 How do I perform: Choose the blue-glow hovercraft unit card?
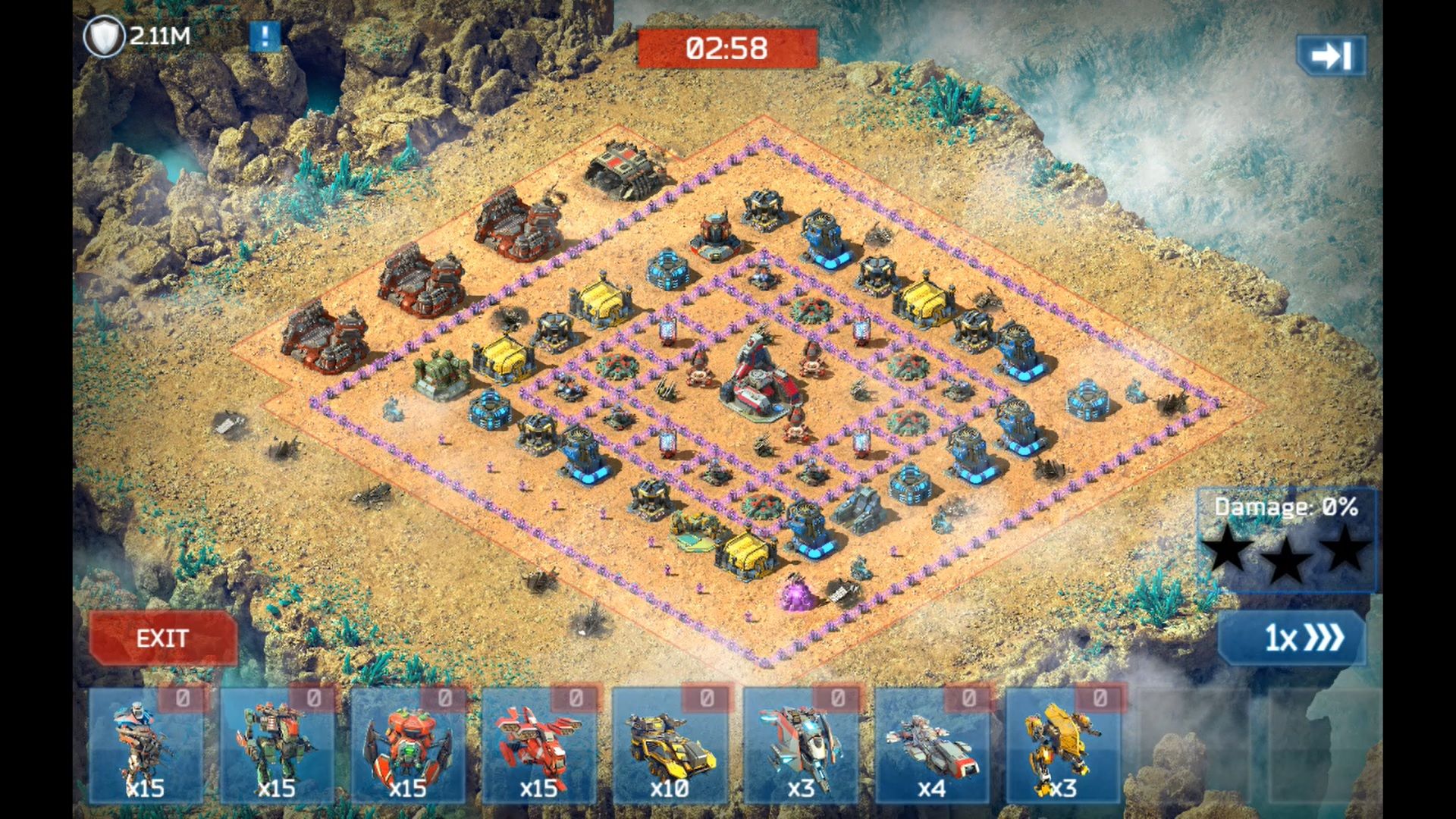click(x=801, y=745)
